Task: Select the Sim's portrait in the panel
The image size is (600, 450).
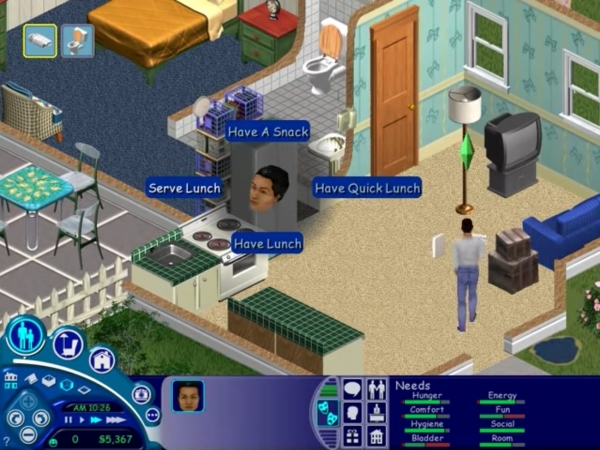Action: tap(187, 396)
